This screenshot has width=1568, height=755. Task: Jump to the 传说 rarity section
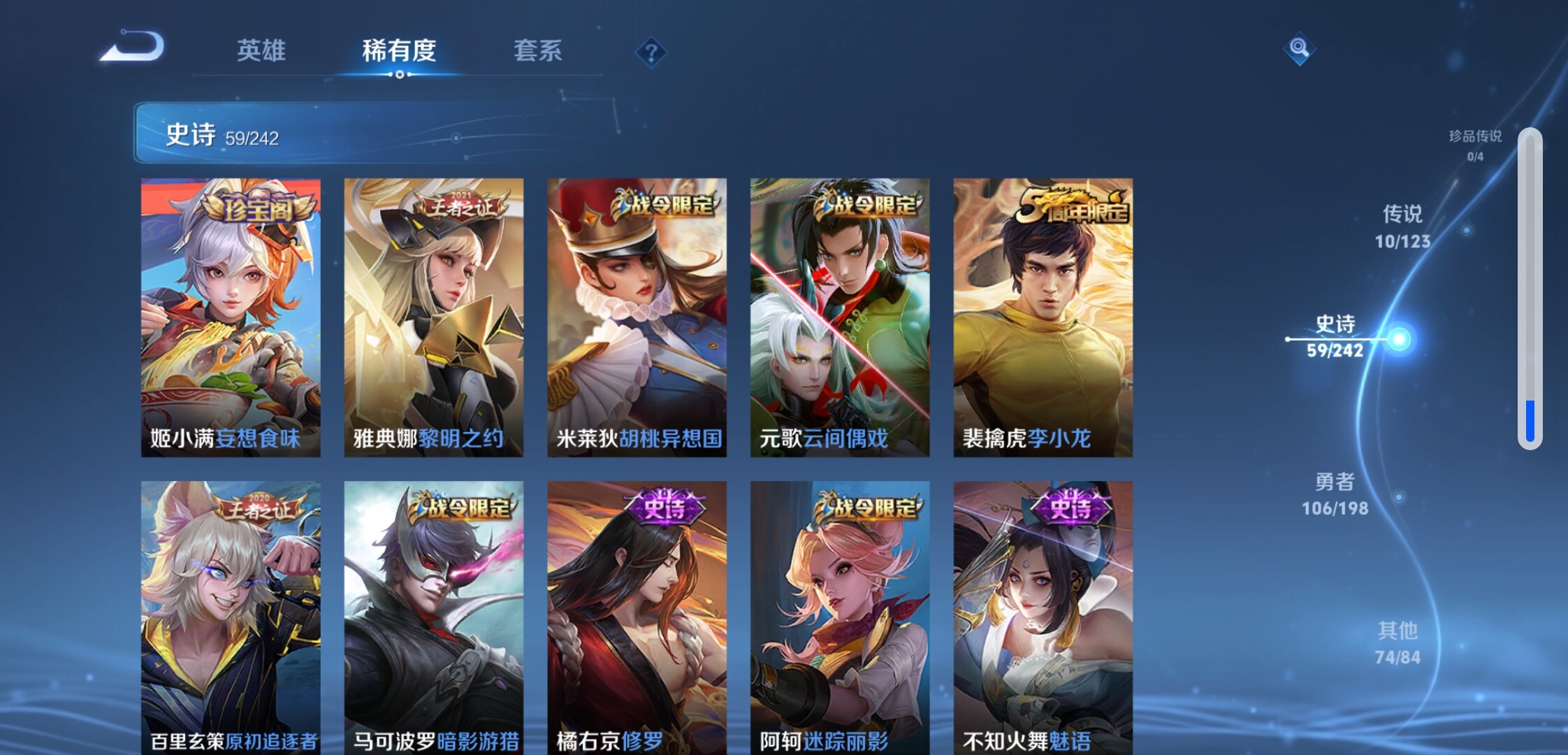point(1402,226)
